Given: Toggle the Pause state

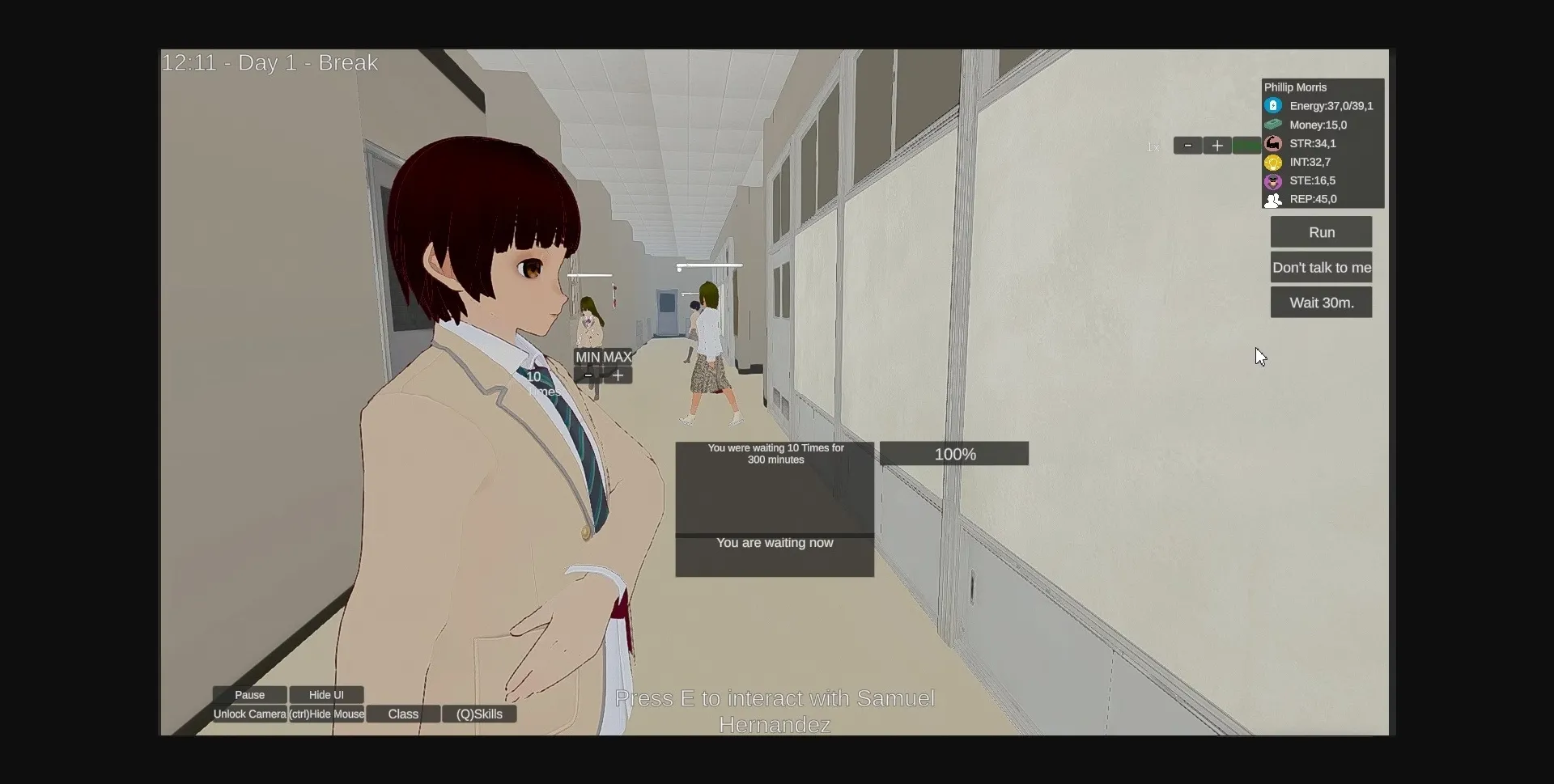Looking at the screenshot, I should (x=250, y=694).
